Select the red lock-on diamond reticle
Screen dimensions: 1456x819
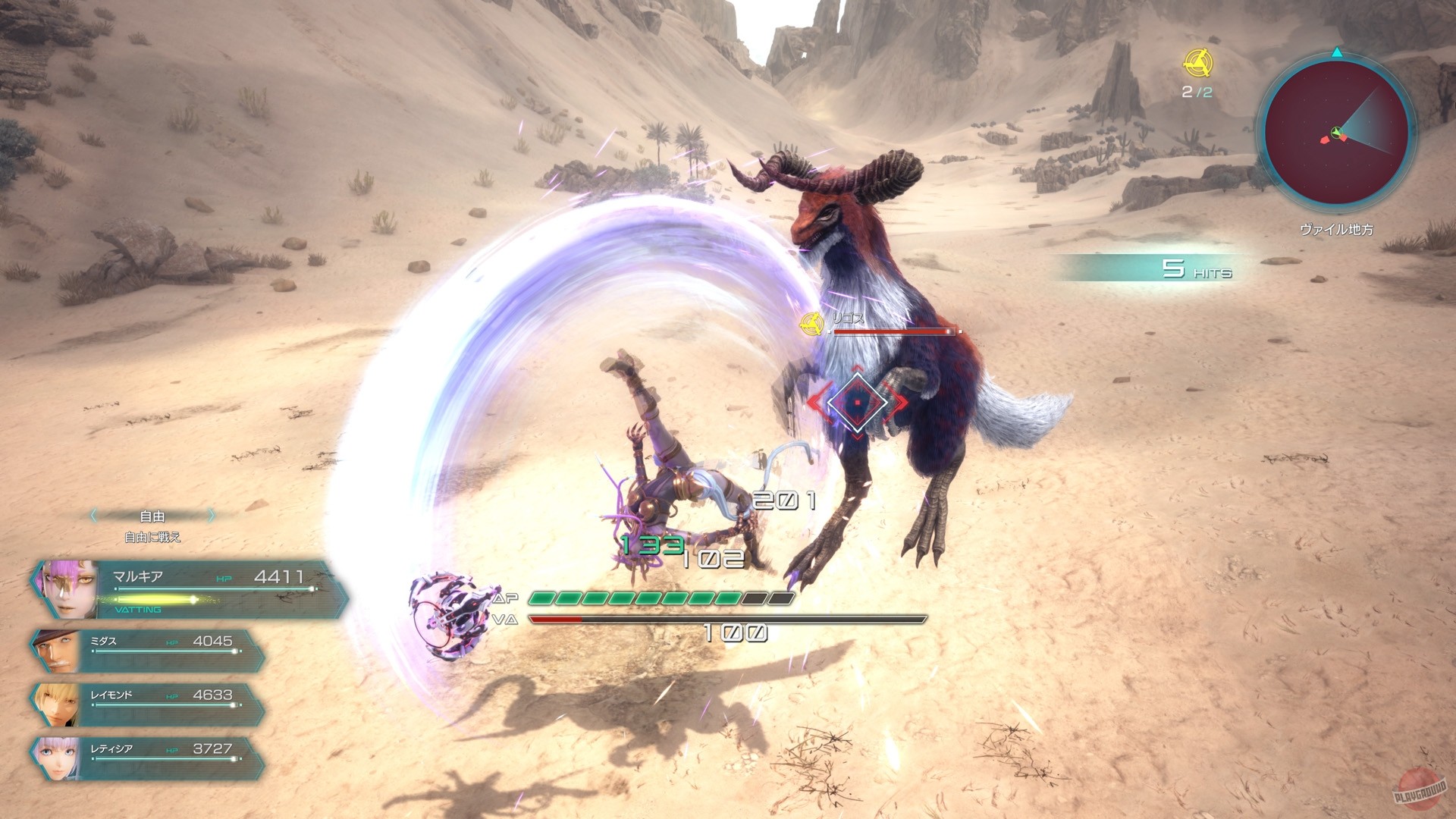859,402
